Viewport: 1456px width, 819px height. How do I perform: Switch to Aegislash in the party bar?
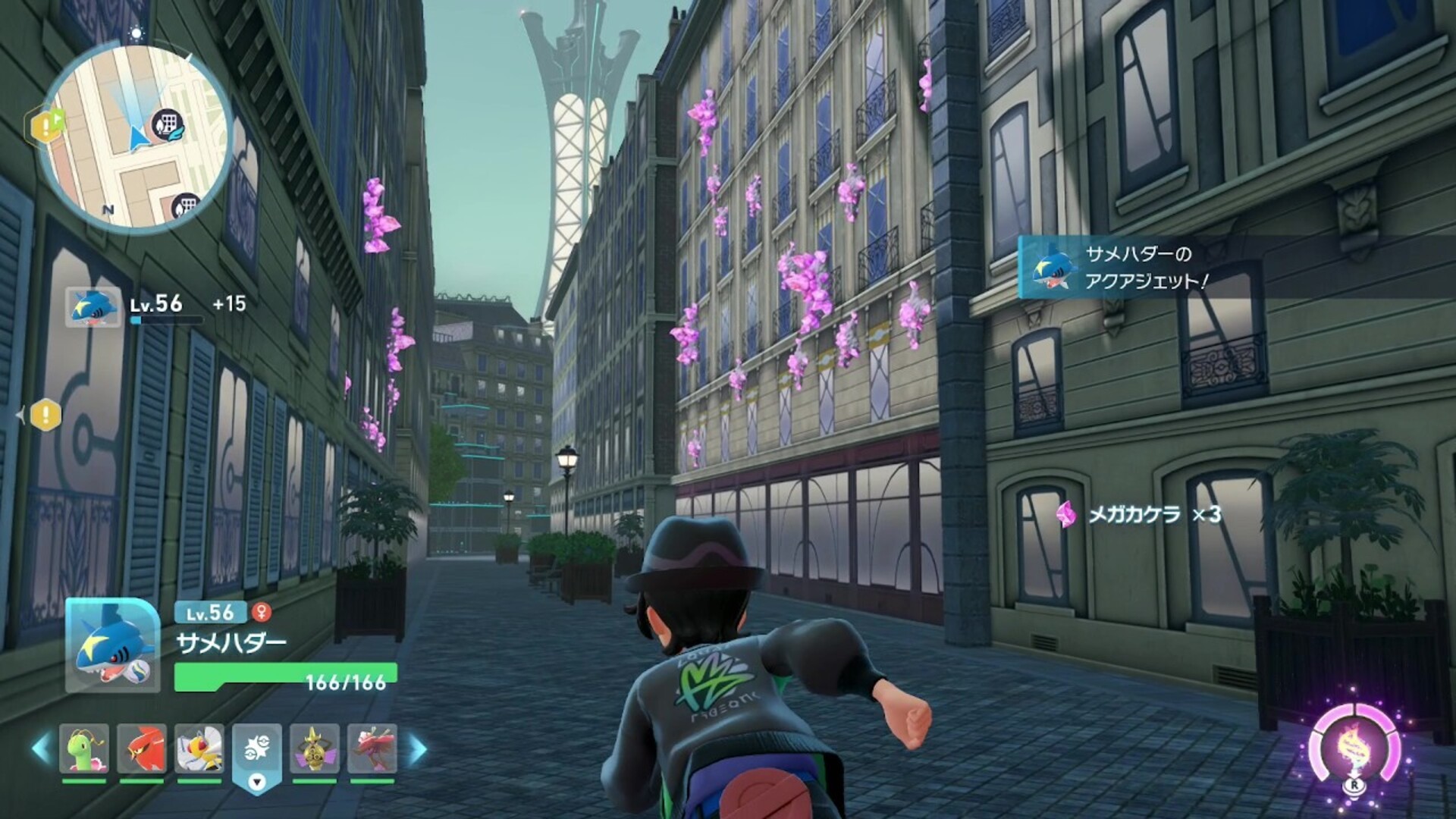coord(314,748)
